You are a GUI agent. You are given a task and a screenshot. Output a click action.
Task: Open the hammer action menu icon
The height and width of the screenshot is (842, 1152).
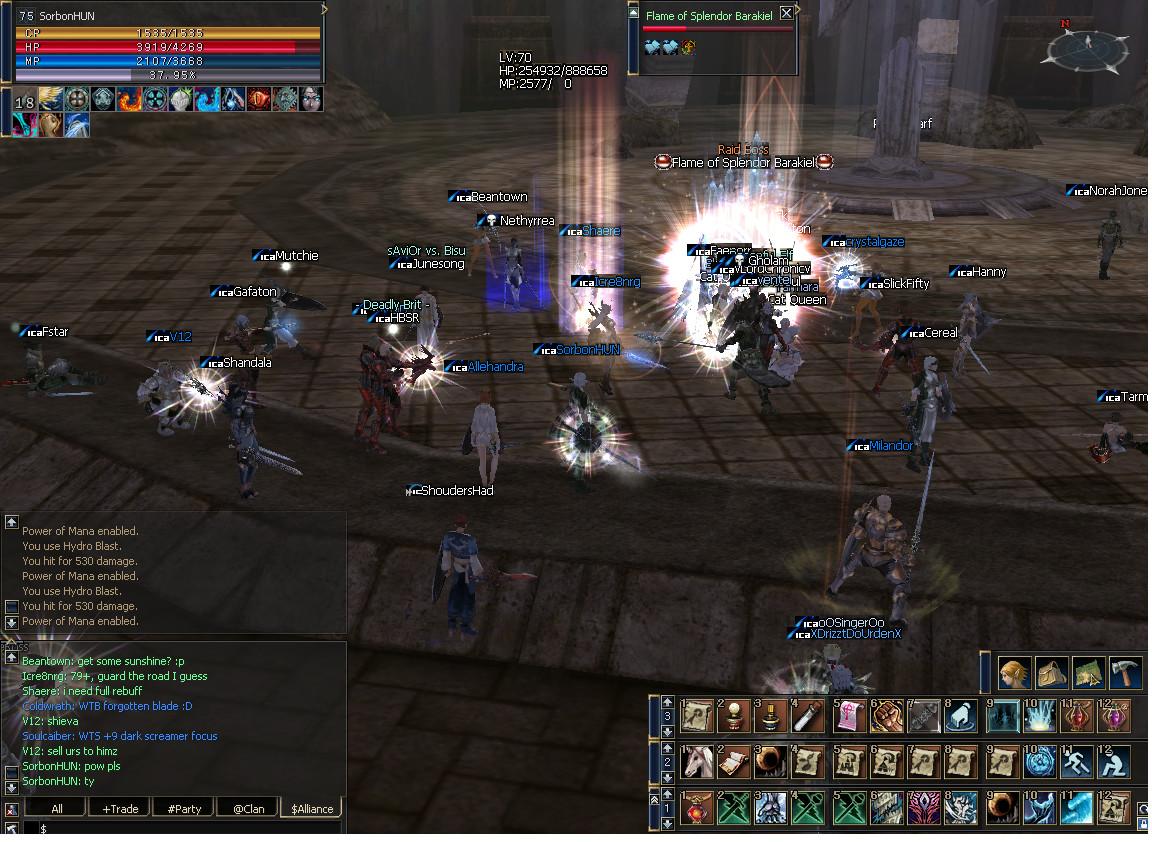pyautogui.click(x=1125, y=673)
